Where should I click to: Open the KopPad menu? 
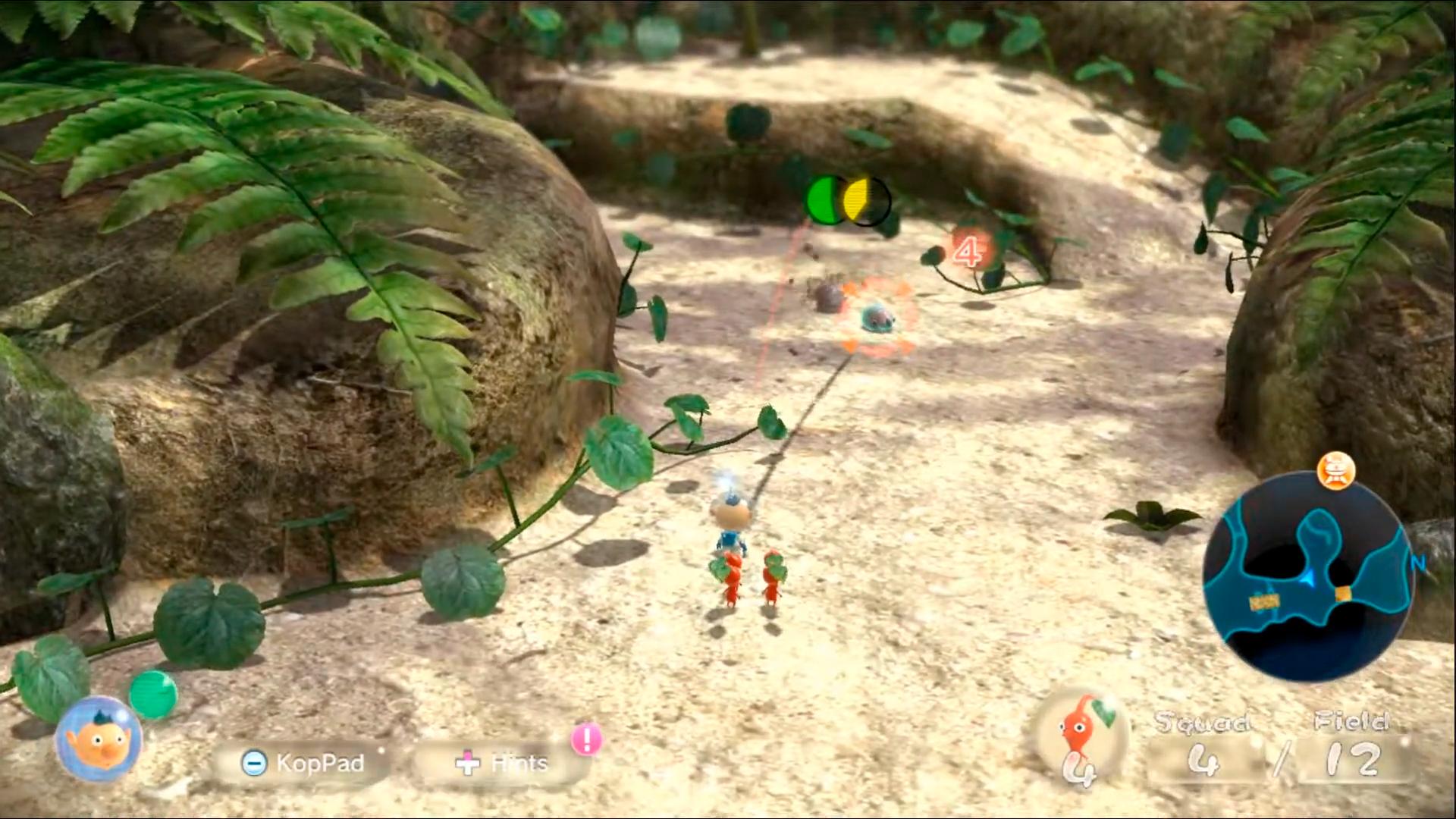[x=303, y=763]
